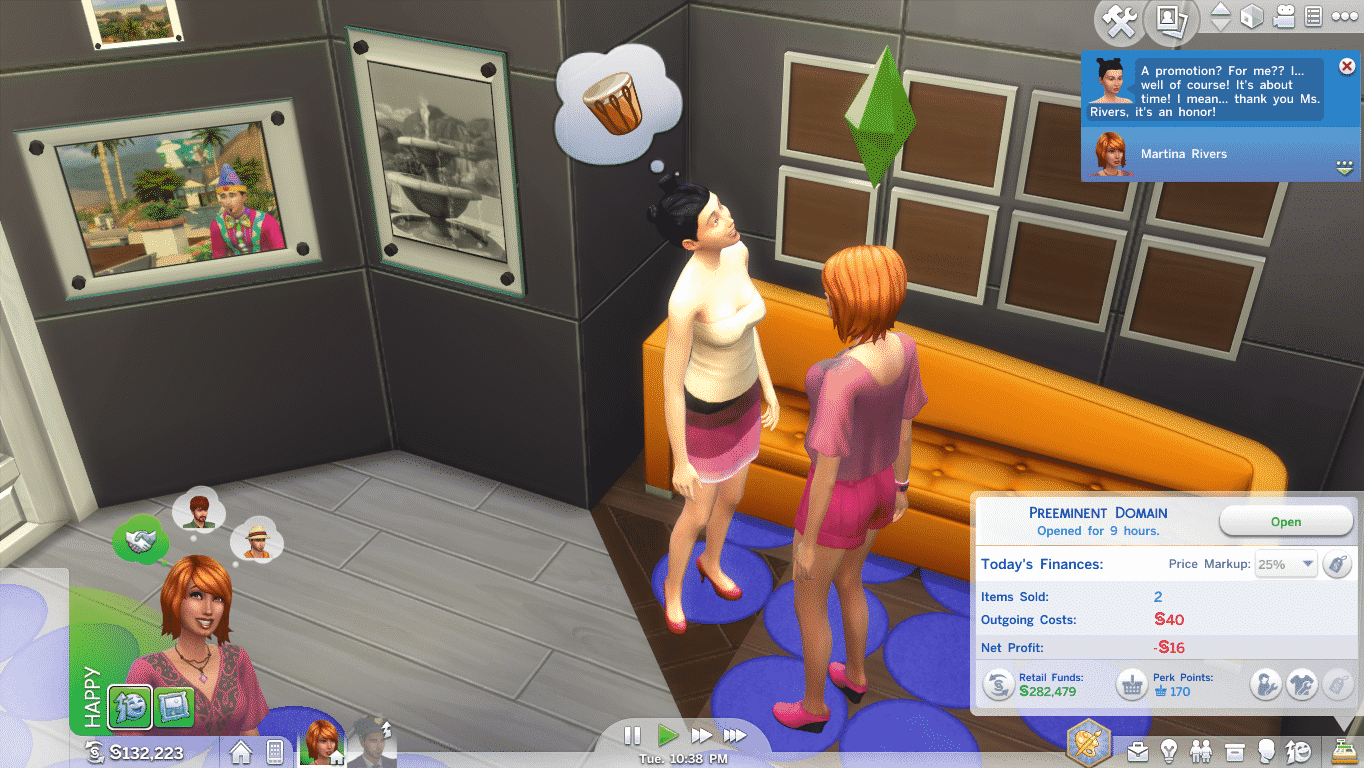Set game speed to ultra fast-forward
The height and width of the screenshot is (768, 1364).
tap(735, 736)
